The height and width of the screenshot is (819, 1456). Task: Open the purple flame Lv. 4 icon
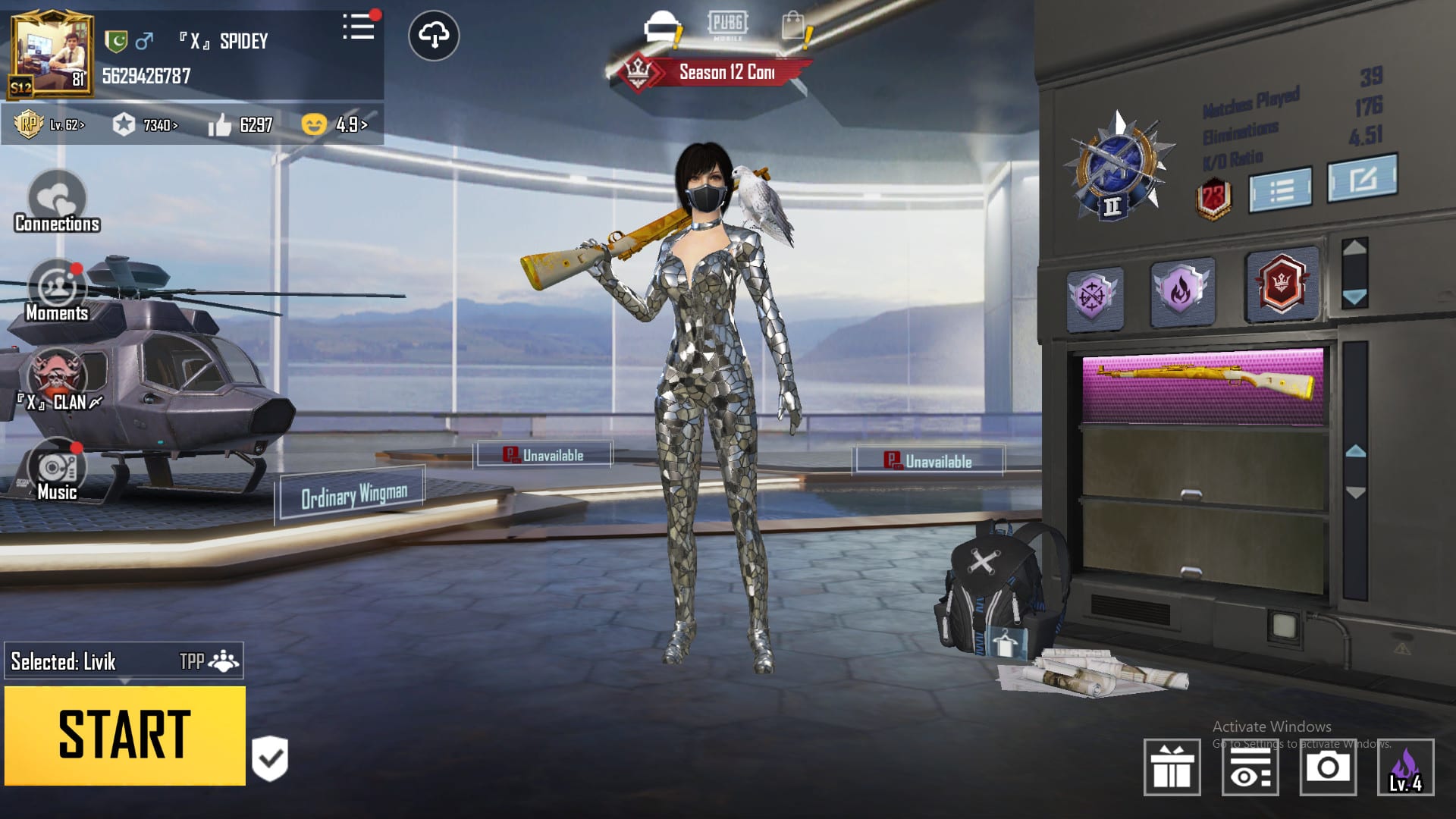(1405, 767)
